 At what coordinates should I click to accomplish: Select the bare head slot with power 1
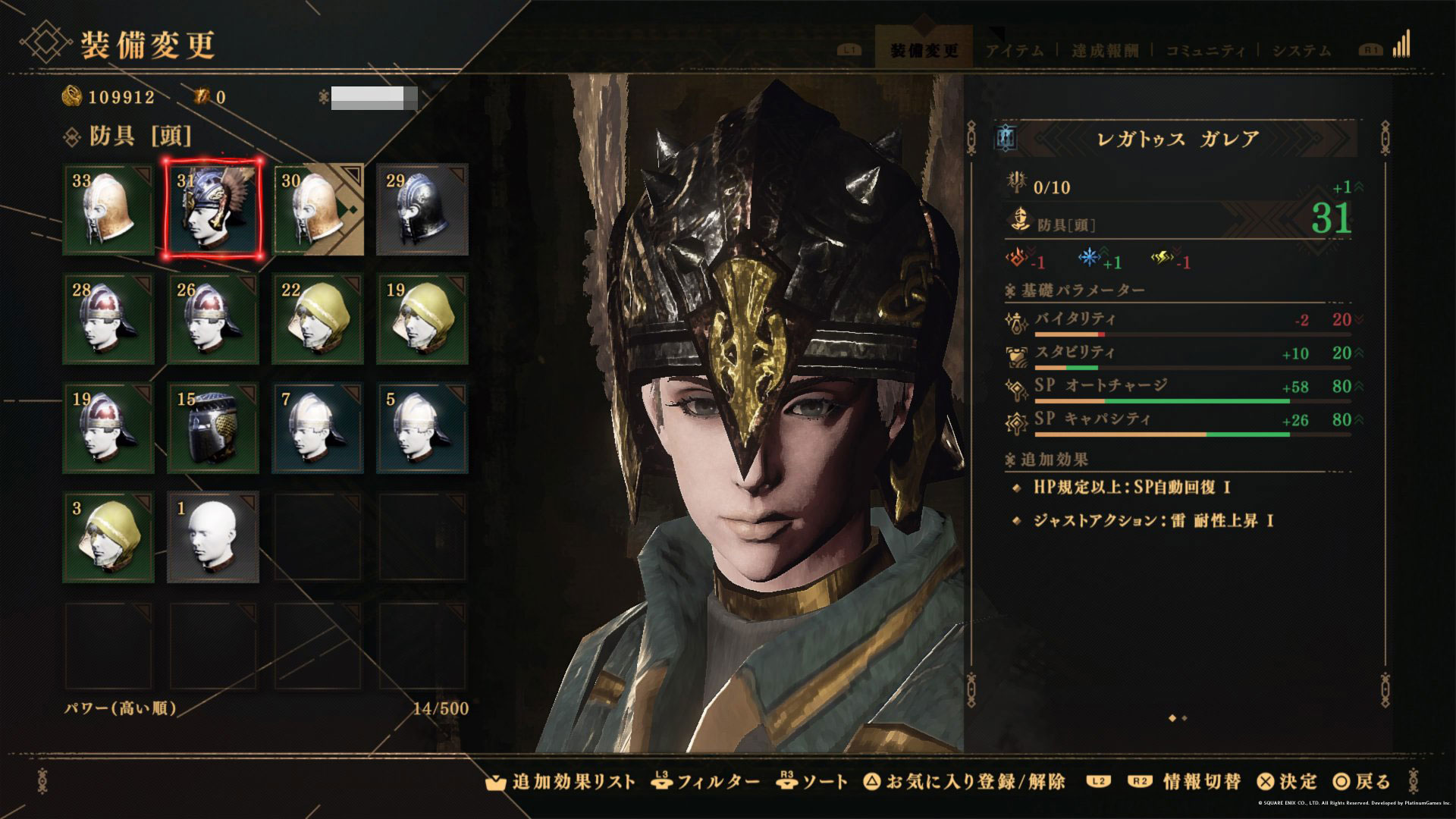point(213,537)
